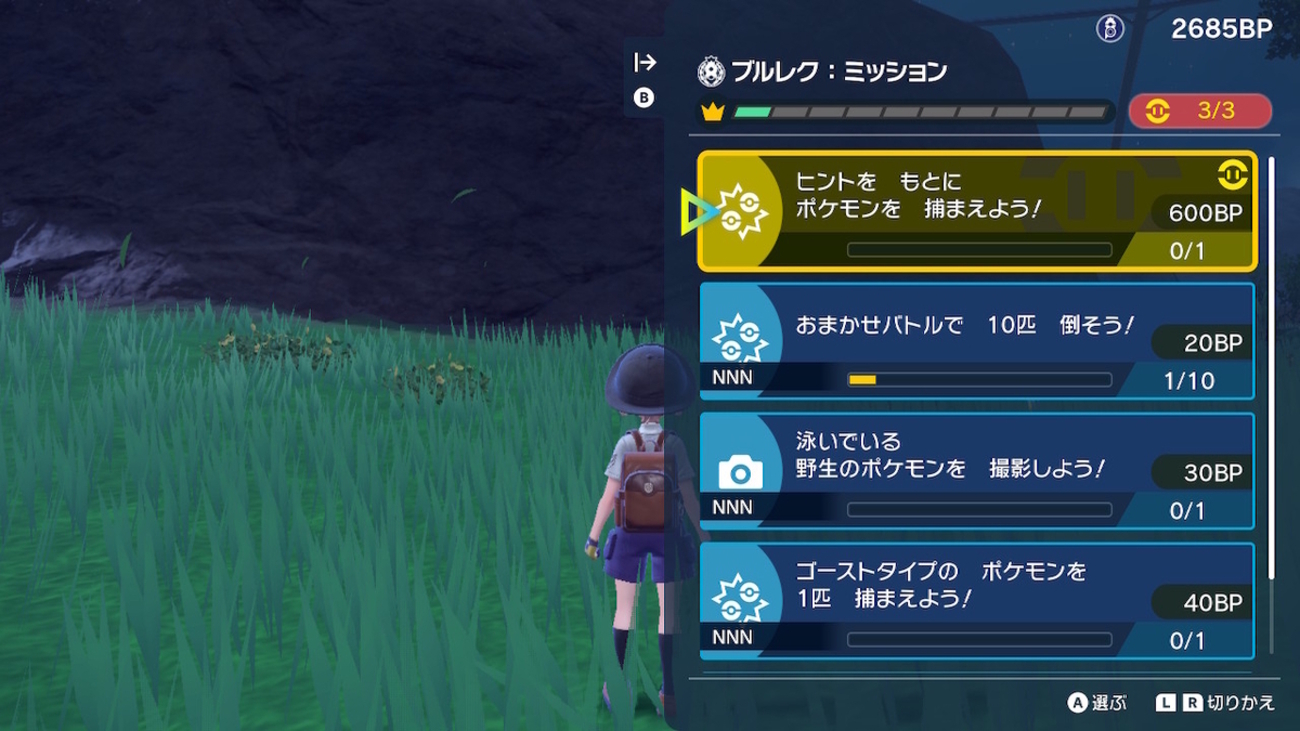Image resolution: width=1300 pixels, height=731 pixels.
Task: Click the red 3/3 group quest counter
Action: [x=1200, y=111]
